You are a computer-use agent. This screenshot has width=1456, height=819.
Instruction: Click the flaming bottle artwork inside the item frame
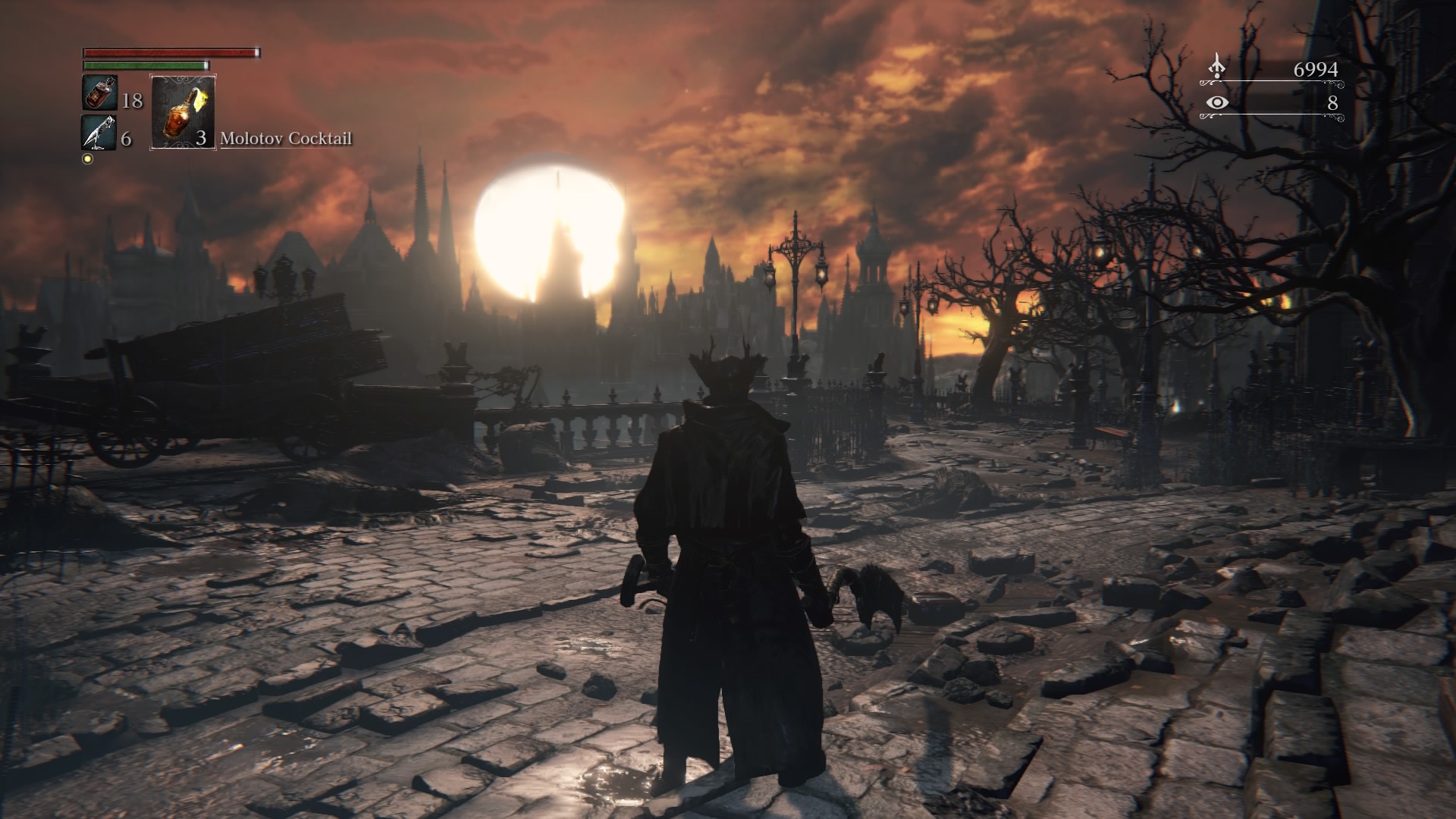pos(182,115)
